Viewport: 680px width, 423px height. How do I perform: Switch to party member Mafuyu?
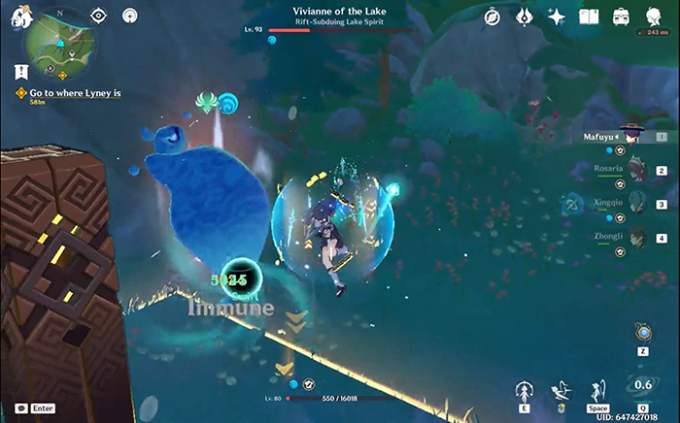tap(631, 136)
